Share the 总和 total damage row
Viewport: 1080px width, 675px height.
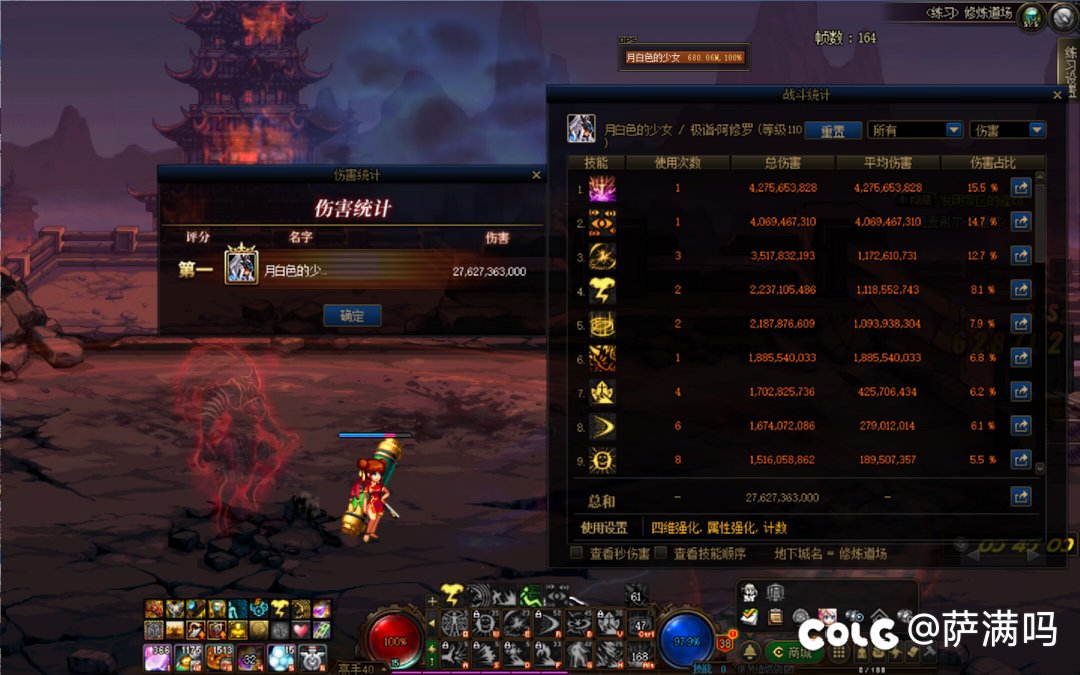coord(1020,496)
